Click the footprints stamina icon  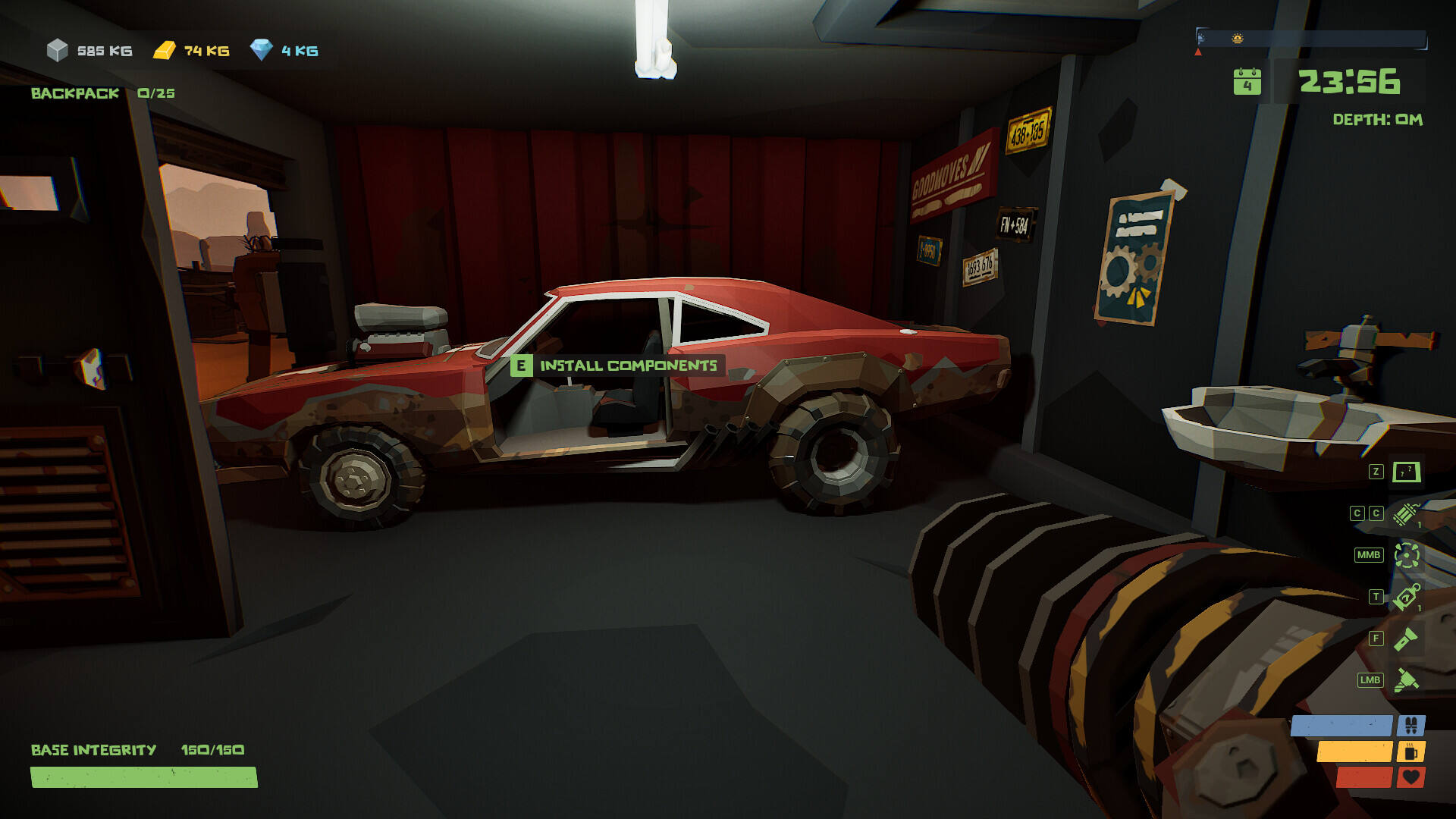point(1410,726)
